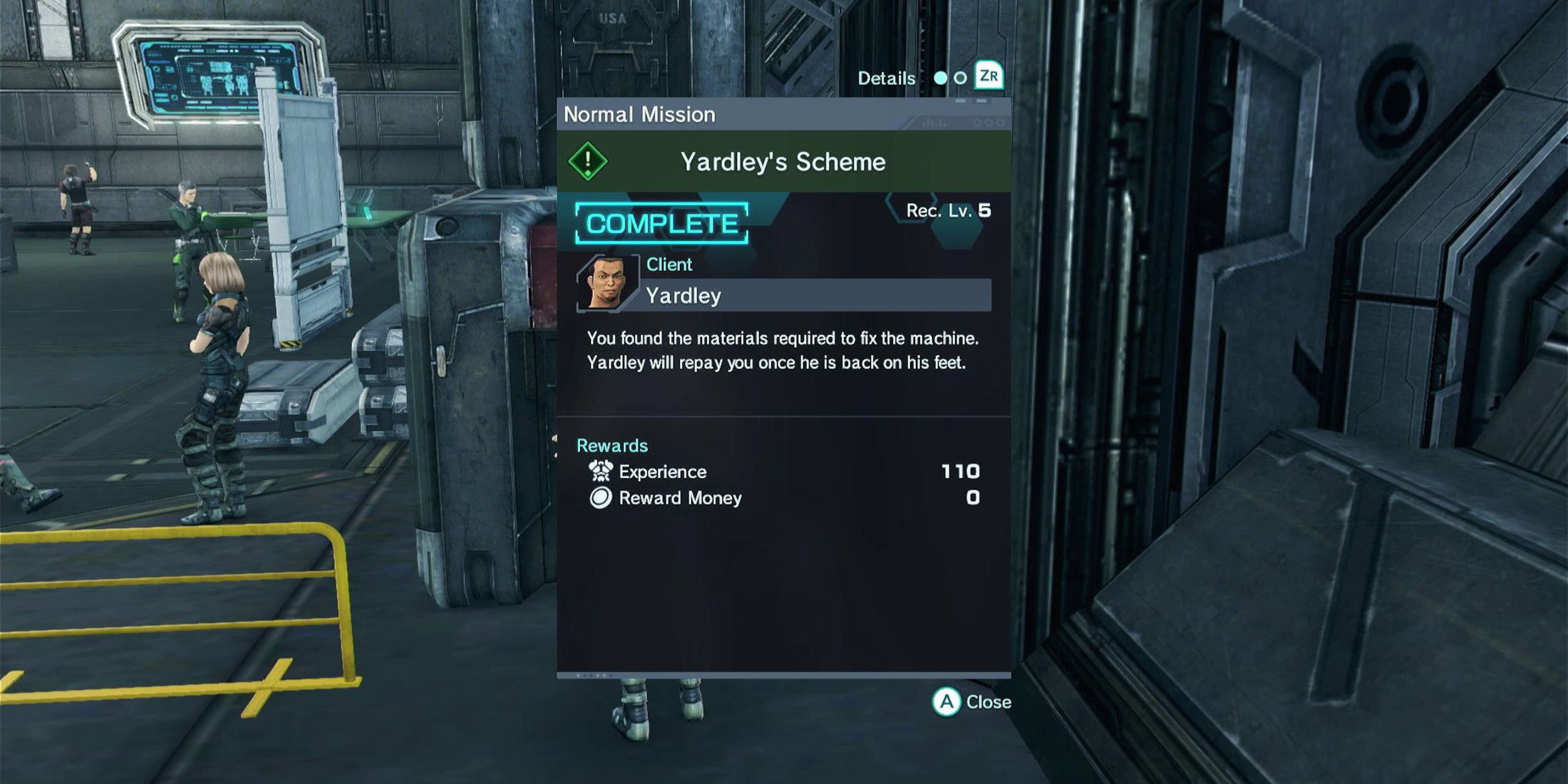
Task: Select the Yardley's Scheme mission title bar
Action: [x=783, y=162]
